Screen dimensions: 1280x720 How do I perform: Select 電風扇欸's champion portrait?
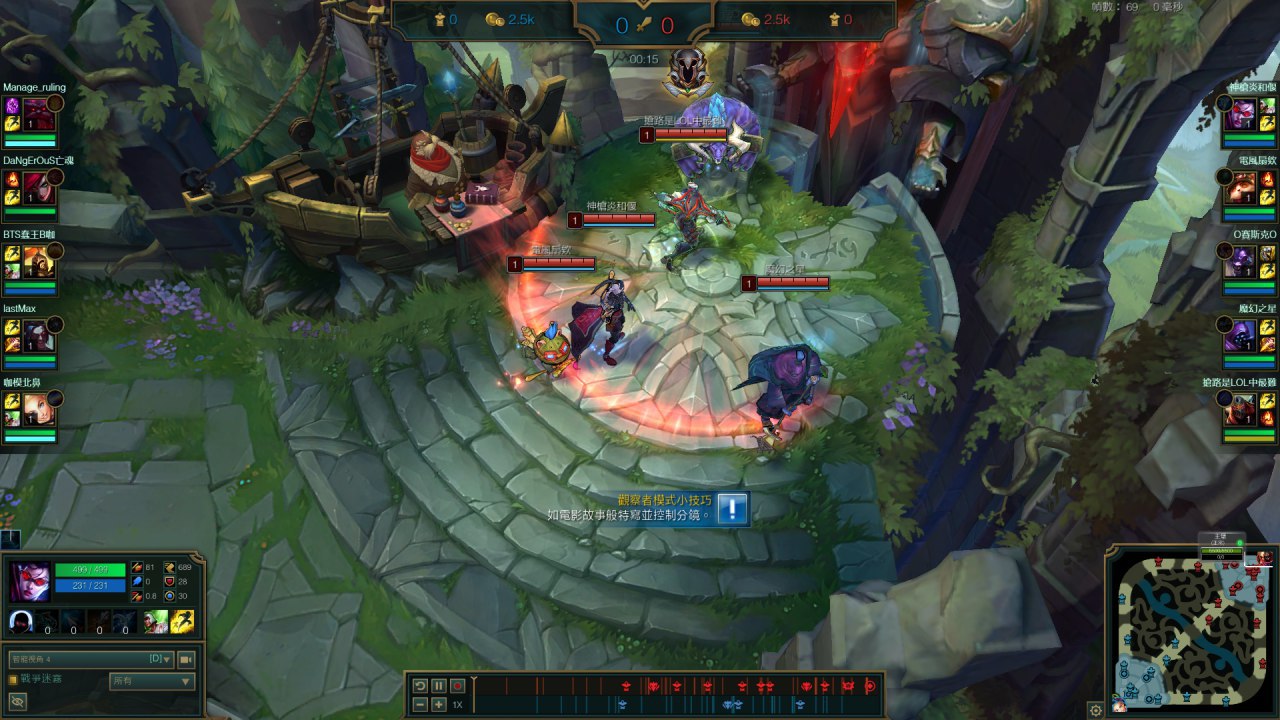1240,185
